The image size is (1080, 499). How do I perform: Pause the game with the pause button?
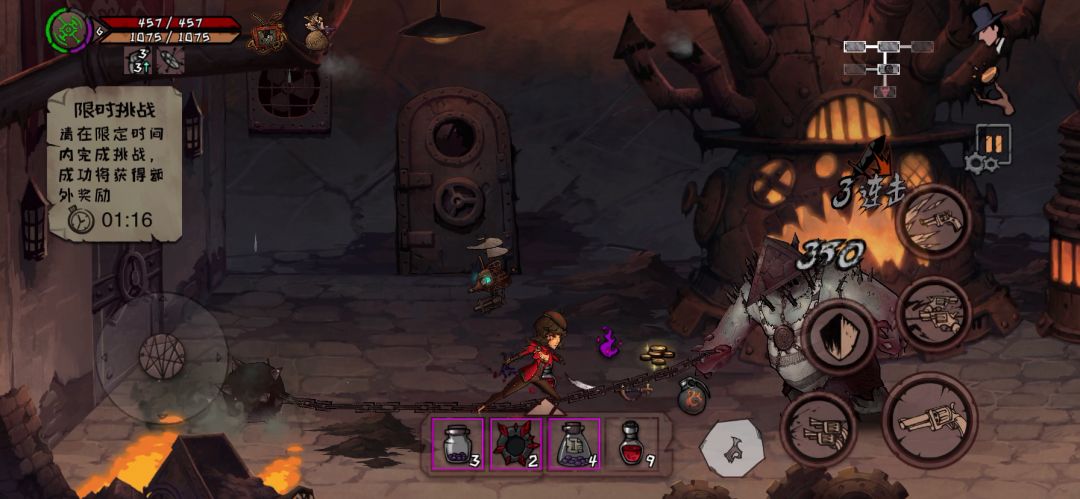pos(993,143)
